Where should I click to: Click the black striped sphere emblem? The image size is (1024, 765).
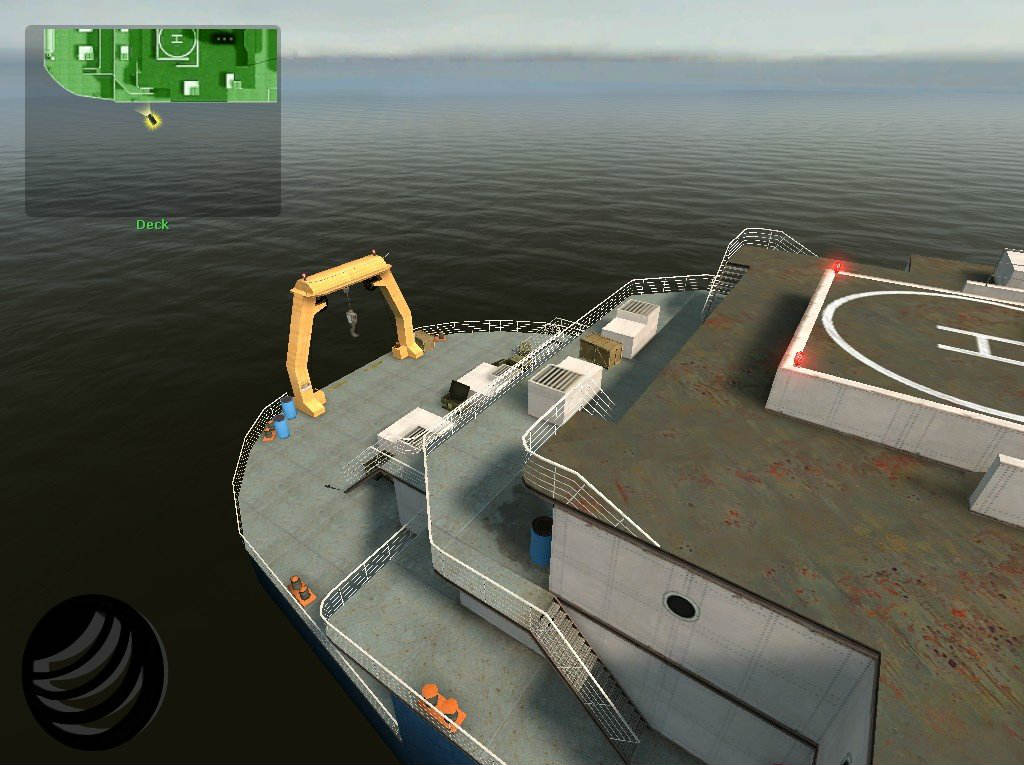point(95,670)
